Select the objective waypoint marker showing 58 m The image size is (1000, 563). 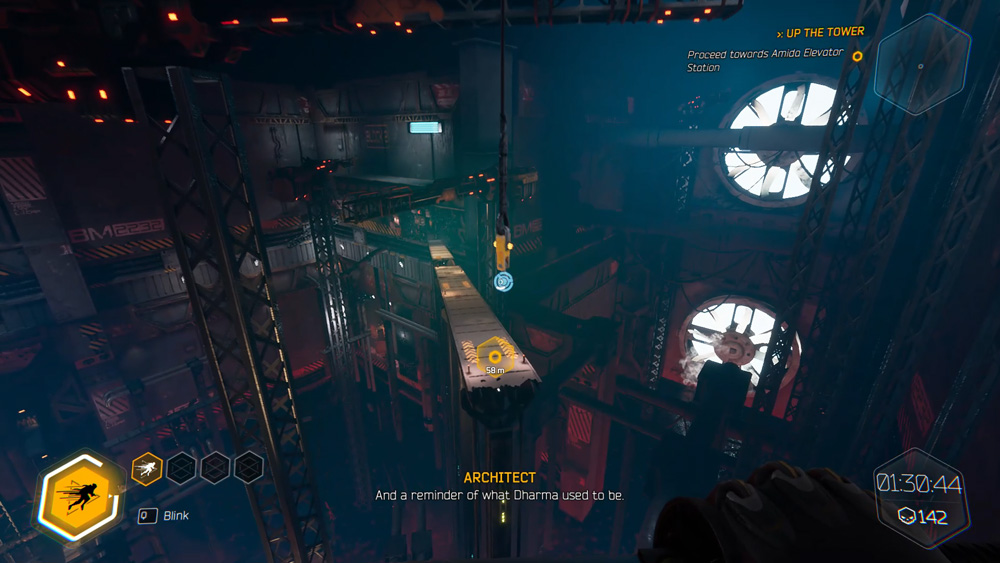point(494,355)
